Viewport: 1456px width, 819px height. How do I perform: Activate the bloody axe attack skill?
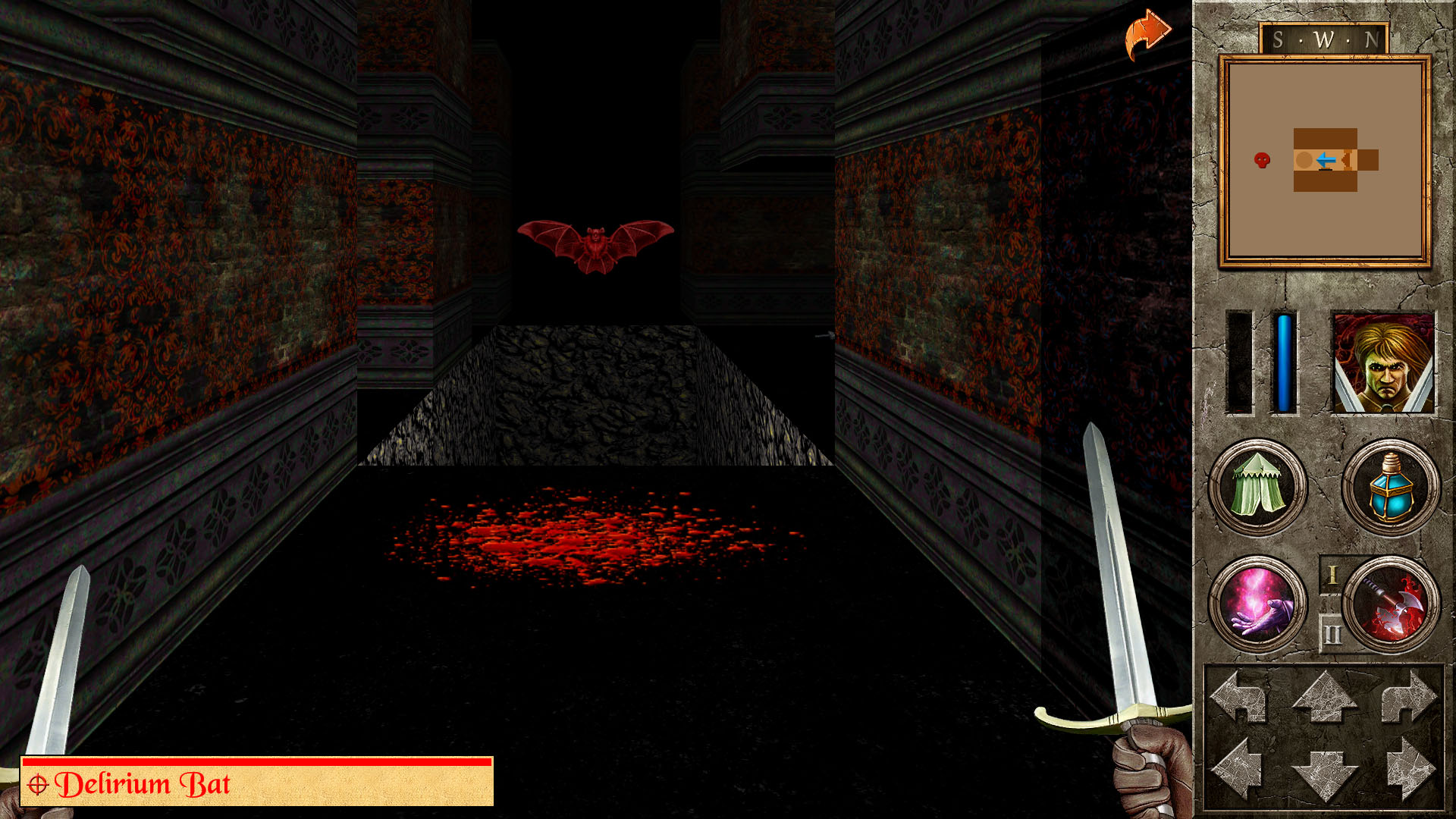coord(1392,604)
